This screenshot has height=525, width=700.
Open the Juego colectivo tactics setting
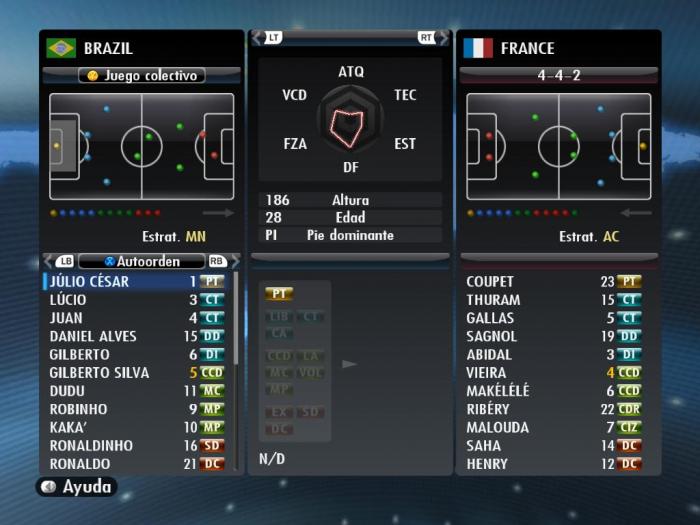coord(142,75)
